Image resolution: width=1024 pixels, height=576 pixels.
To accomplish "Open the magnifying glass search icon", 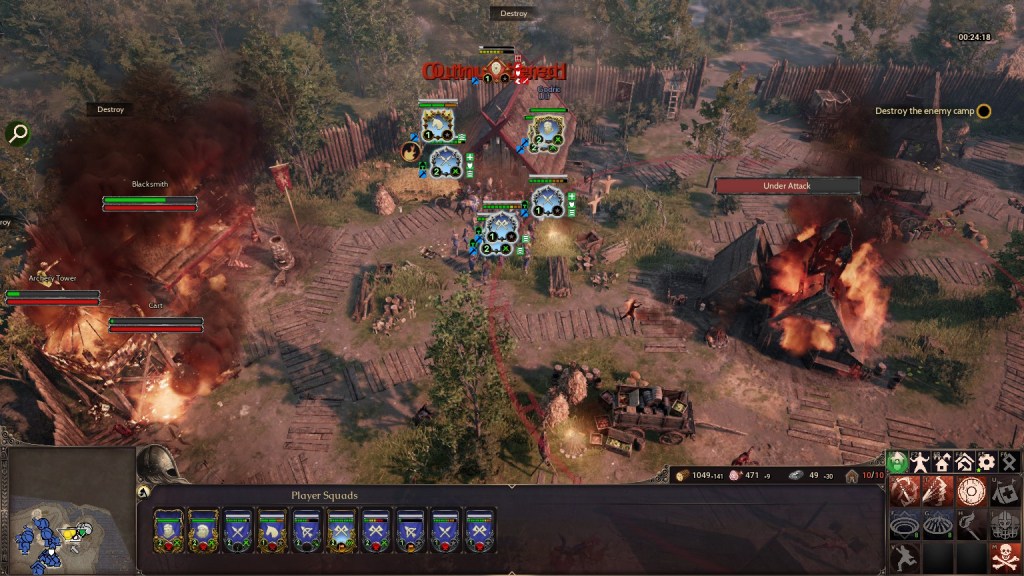I will click(17, 133).
